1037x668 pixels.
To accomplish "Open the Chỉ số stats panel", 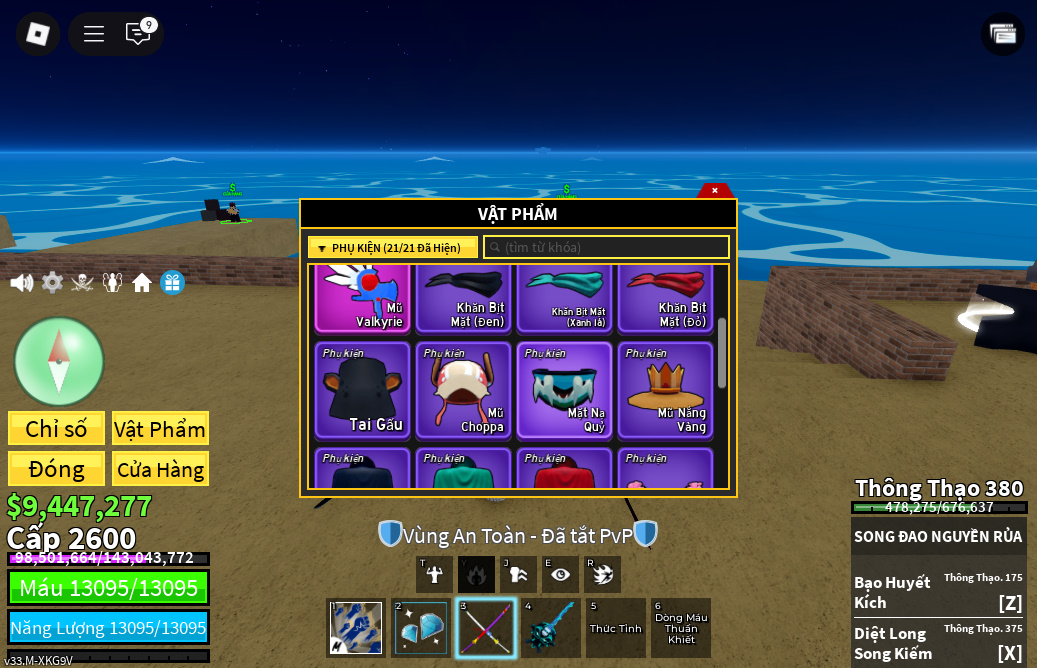I will coord(56,429).
